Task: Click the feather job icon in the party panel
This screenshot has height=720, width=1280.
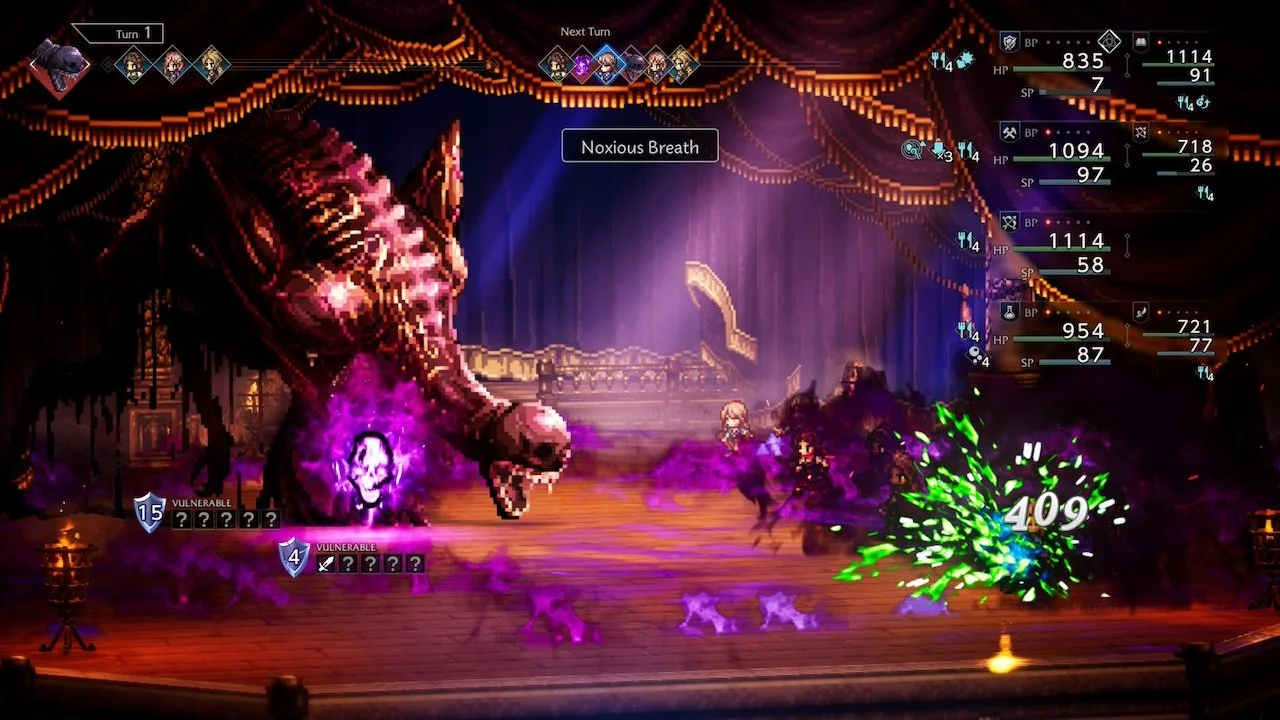Action: click(x=1141, y=312)
